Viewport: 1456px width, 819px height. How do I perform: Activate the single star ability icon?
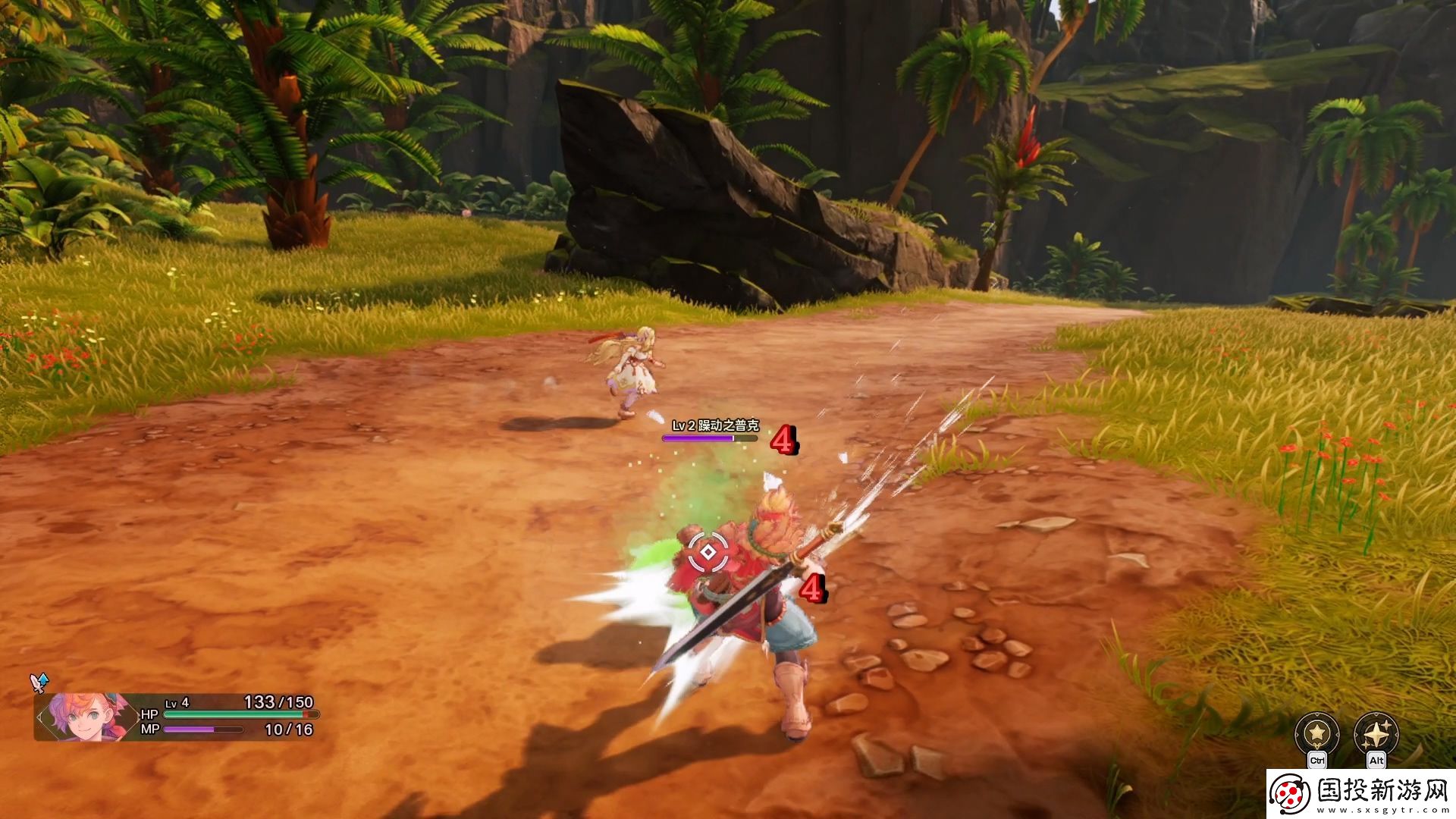click(x=1316, y=734)
